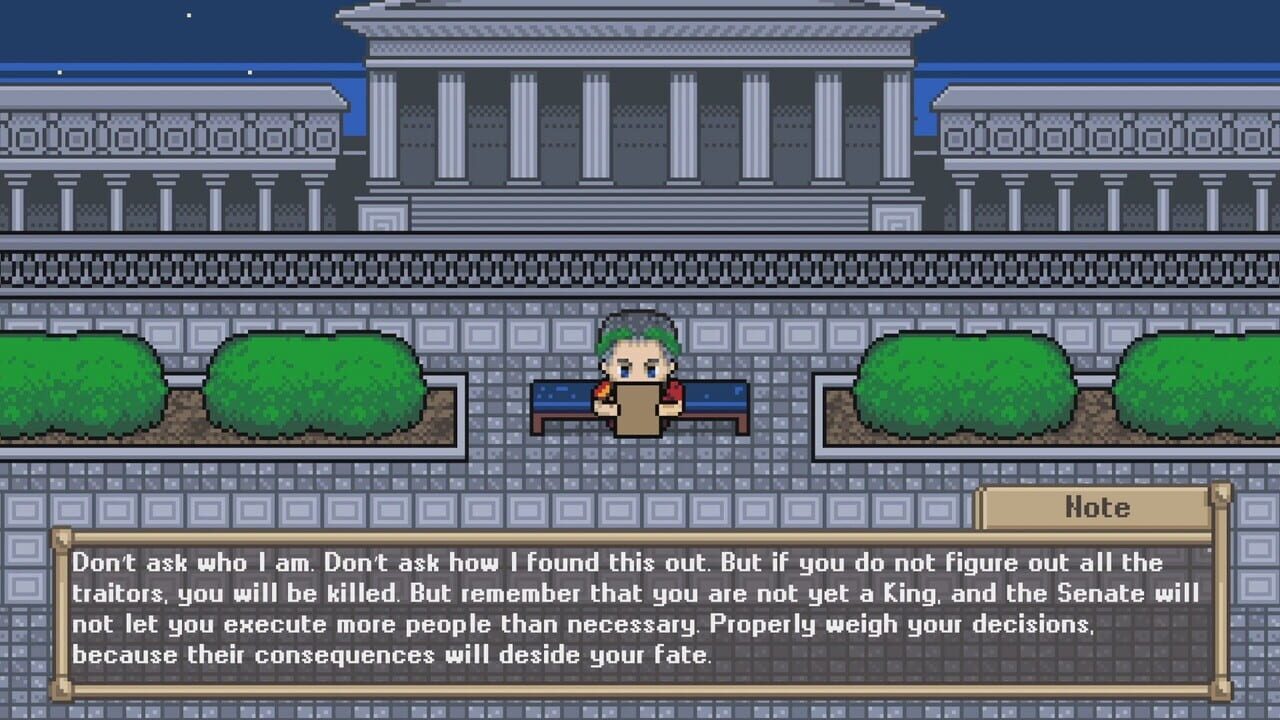Click the Note title plate
Screen dimensions: 1280x720
(1097, 508)
